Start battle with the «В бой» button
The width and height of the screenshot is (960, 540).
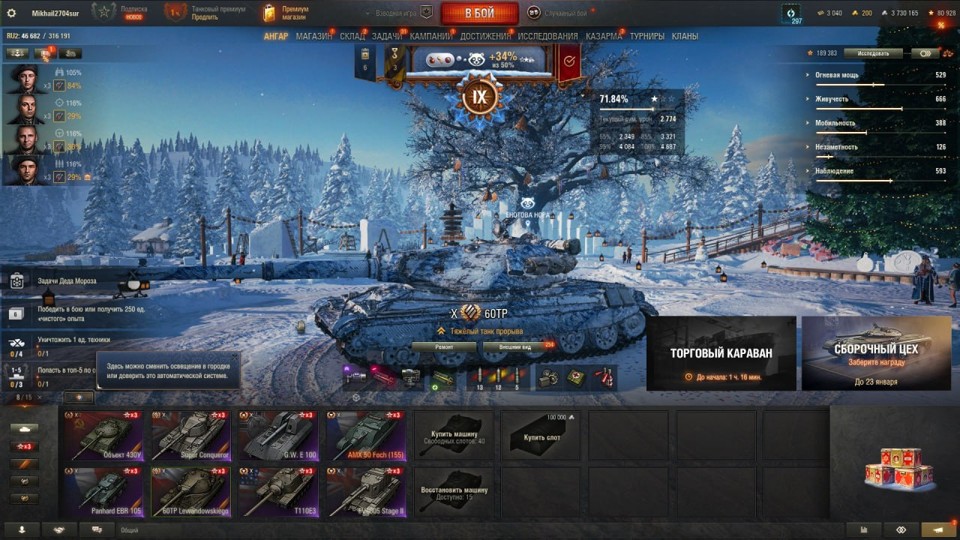pyautogui.click(x=479, y=13)
